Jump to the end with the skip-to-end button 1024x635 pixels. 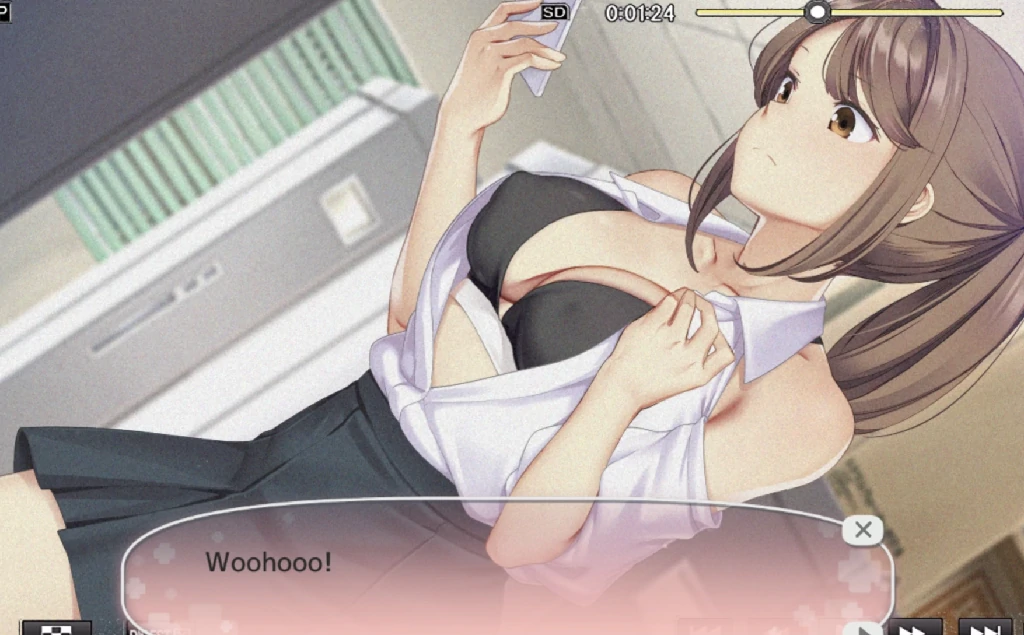coord(985,628)
